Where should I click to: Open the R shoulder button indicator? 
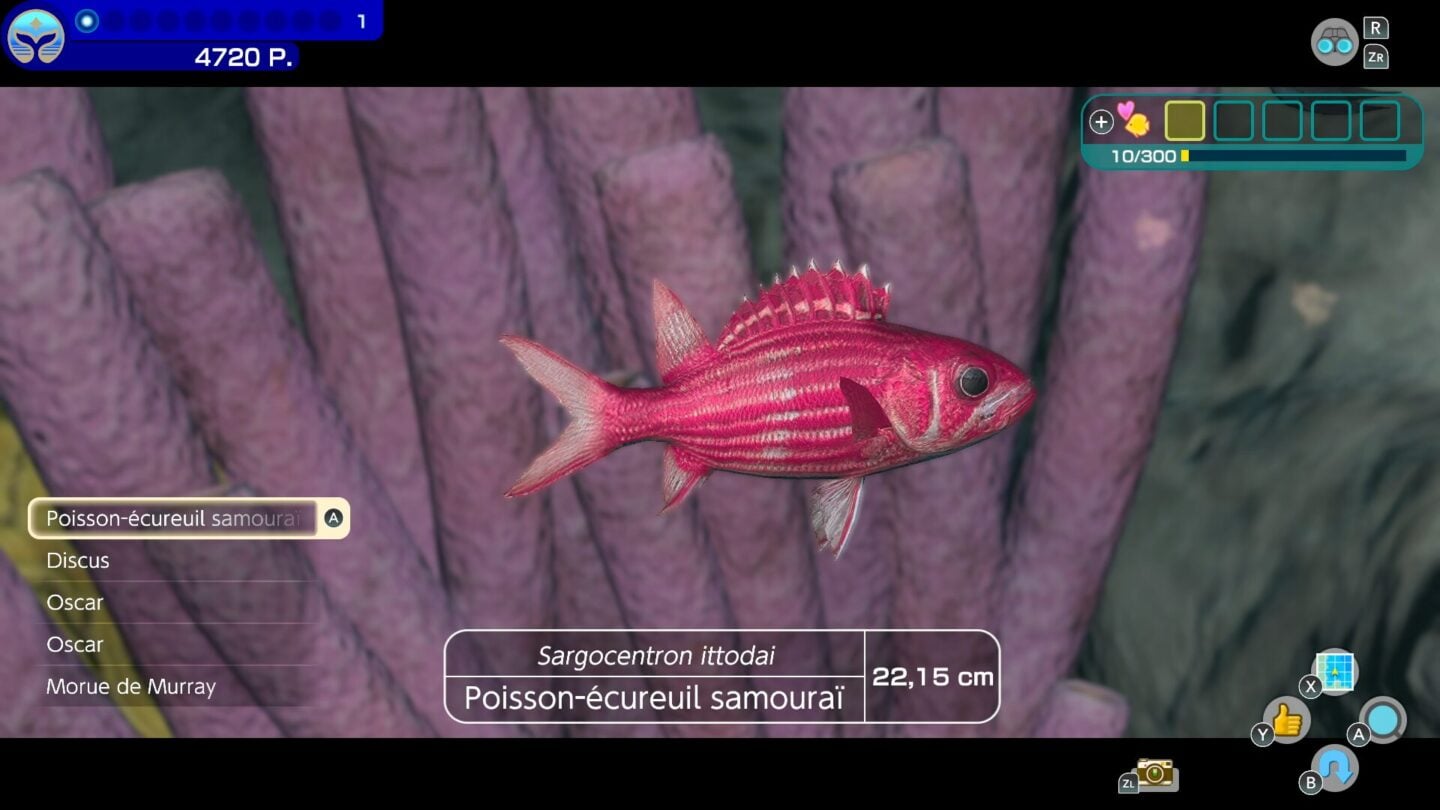(1377, 29)
